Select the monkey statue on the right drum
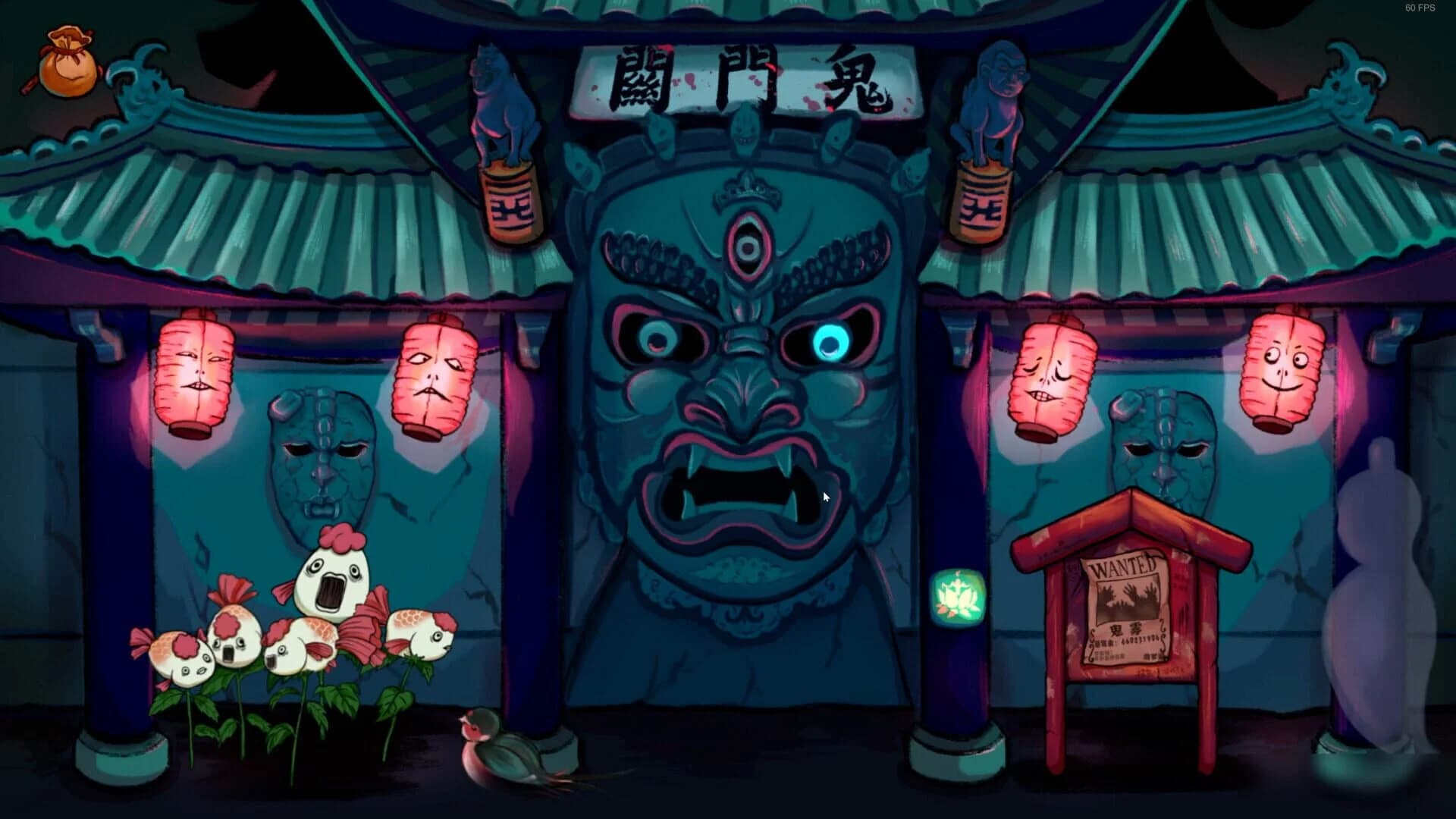 point(993,91)
